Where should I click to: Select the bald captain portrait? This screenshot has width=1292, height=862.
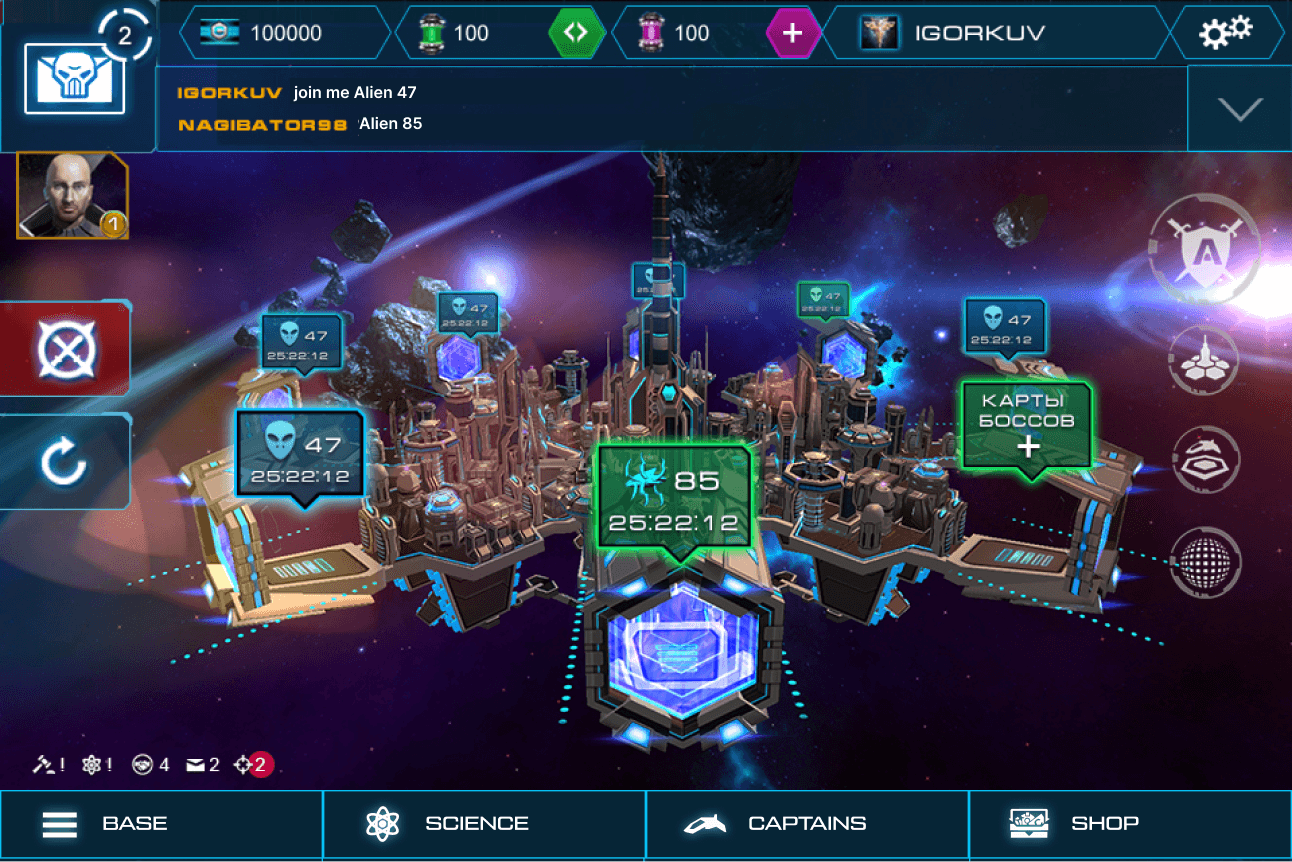point(72,195)
